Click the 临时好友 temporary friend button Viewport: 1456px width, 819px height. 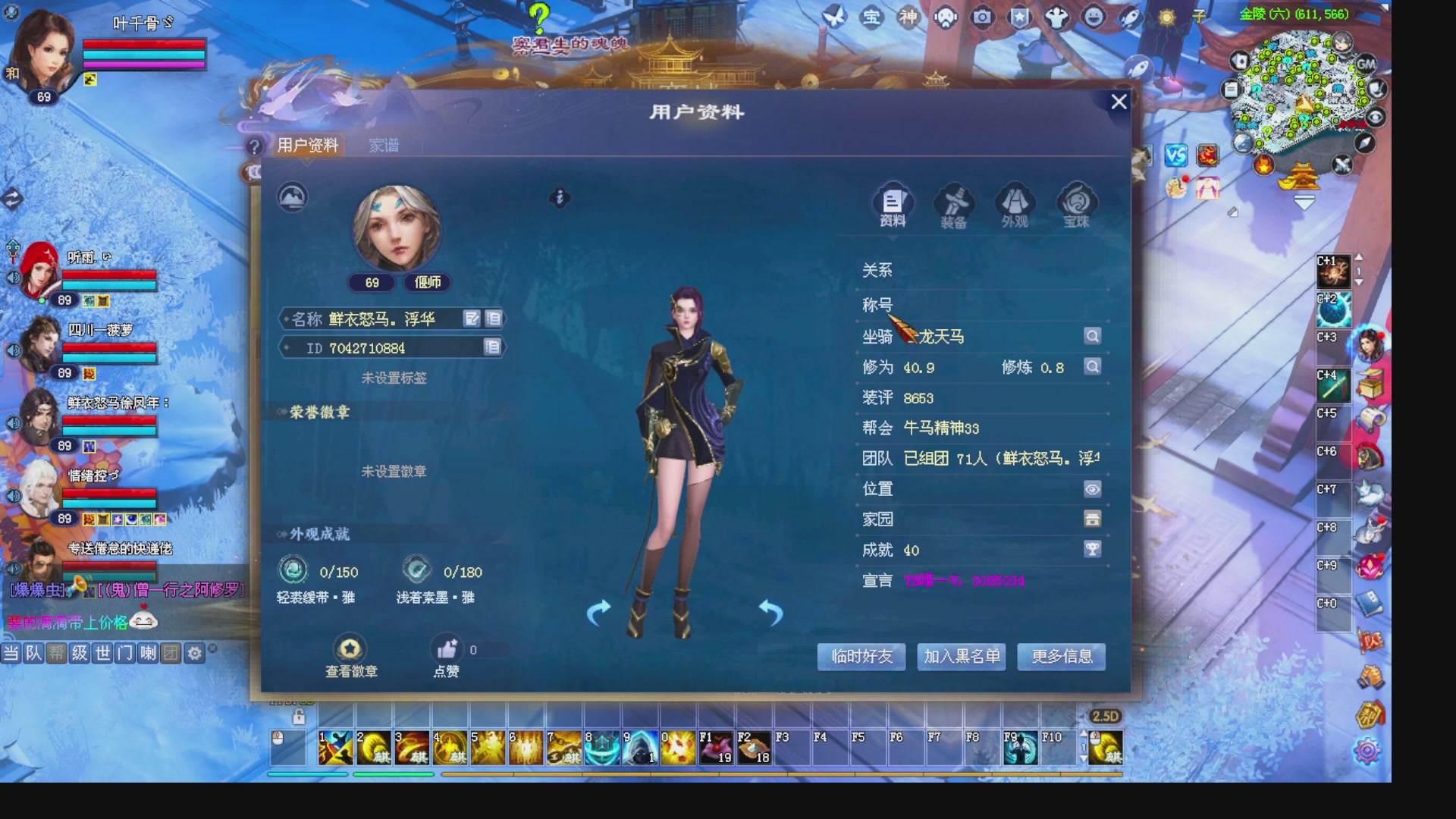(861, 657)
